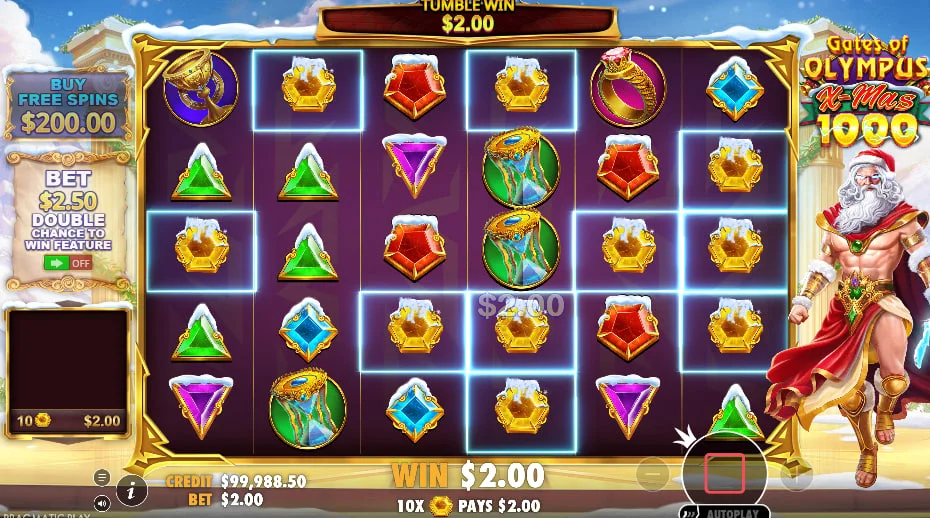Open the game info page
Viewport: 930px width, 518px height.
[132, 489]
